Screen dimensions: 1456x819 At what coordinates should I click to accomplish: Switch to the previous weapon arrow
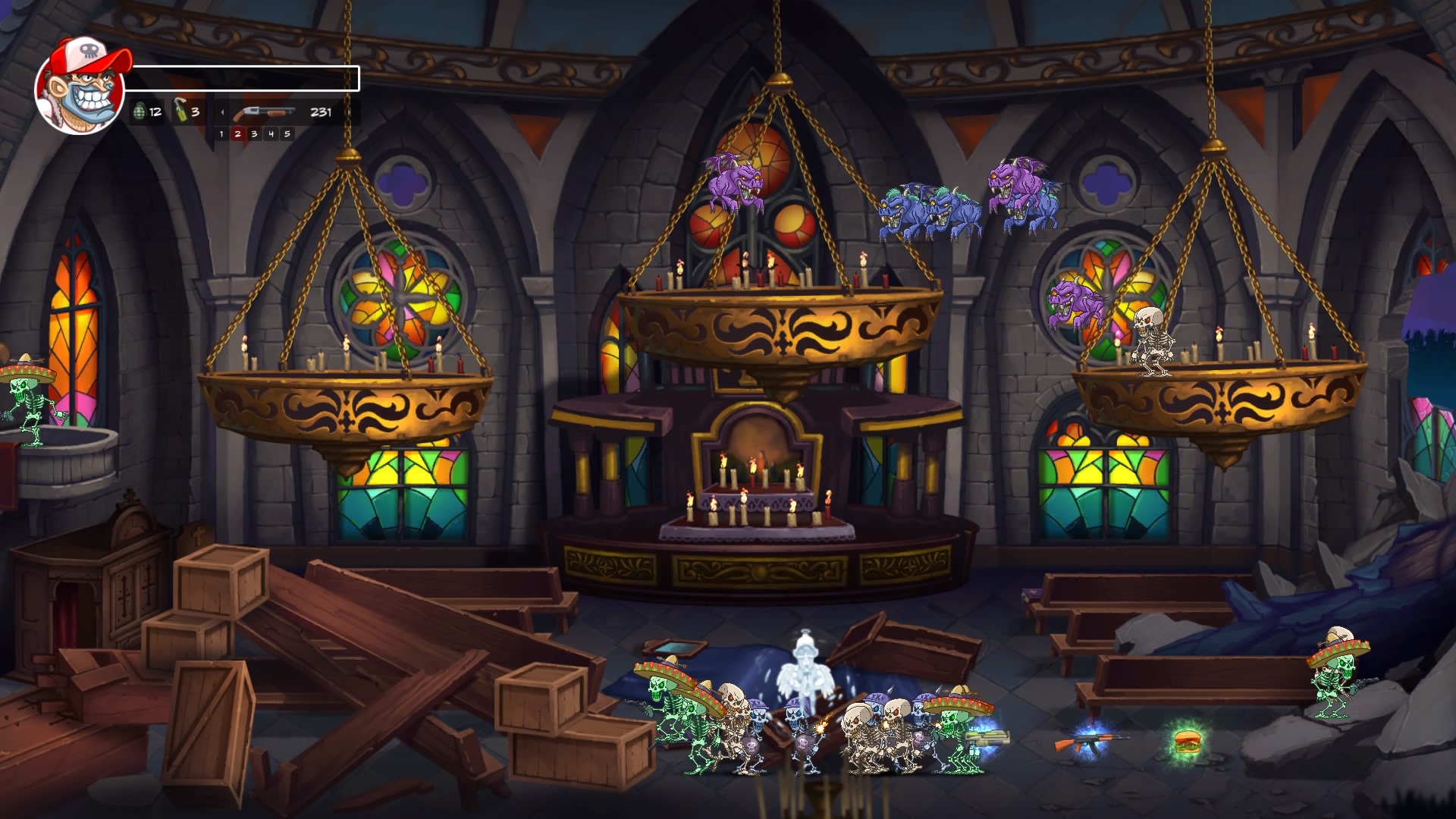pyautogui.click(x=222, y=112)
